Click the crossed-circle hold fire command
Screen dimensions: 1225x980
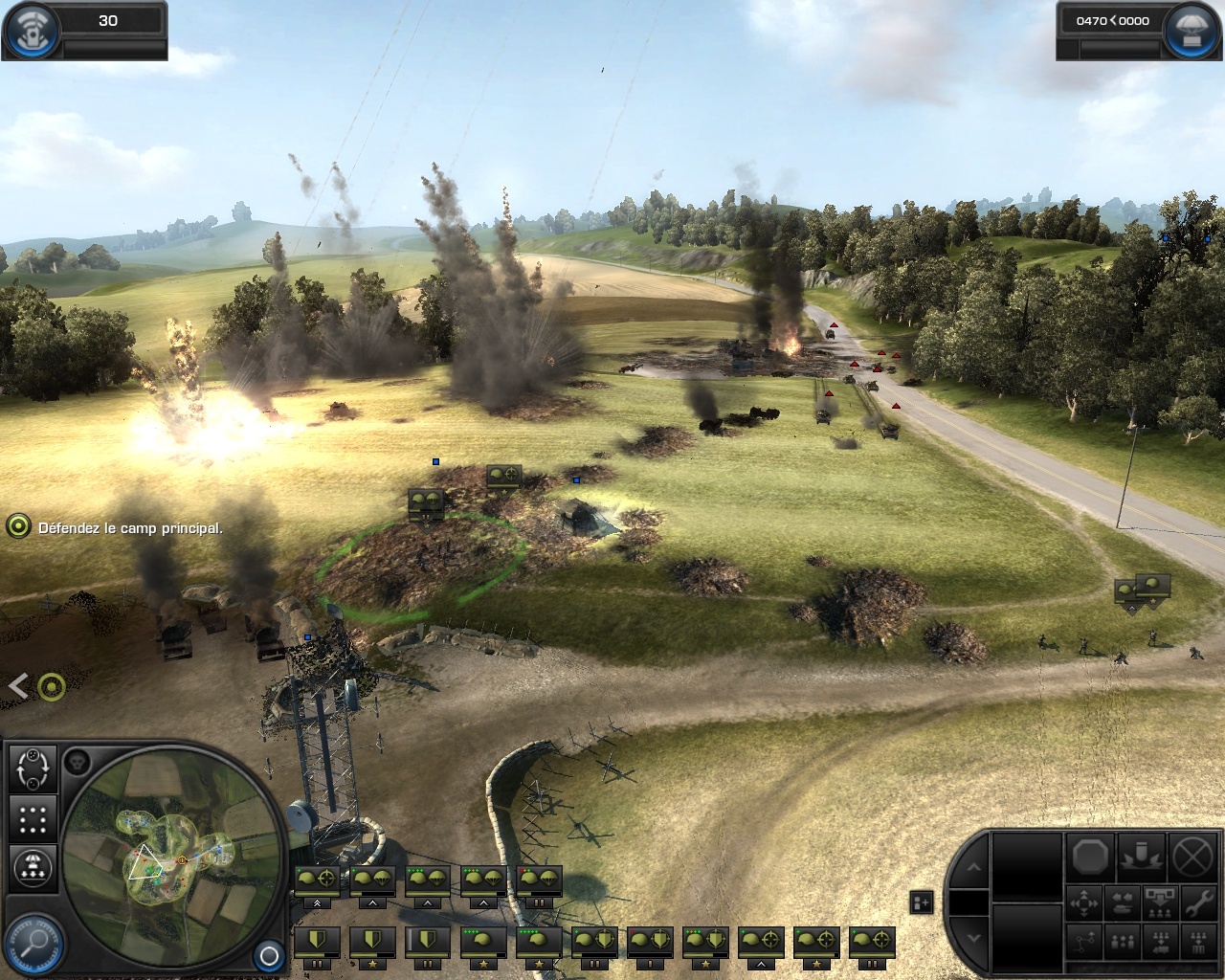[x=1193, y=856]
